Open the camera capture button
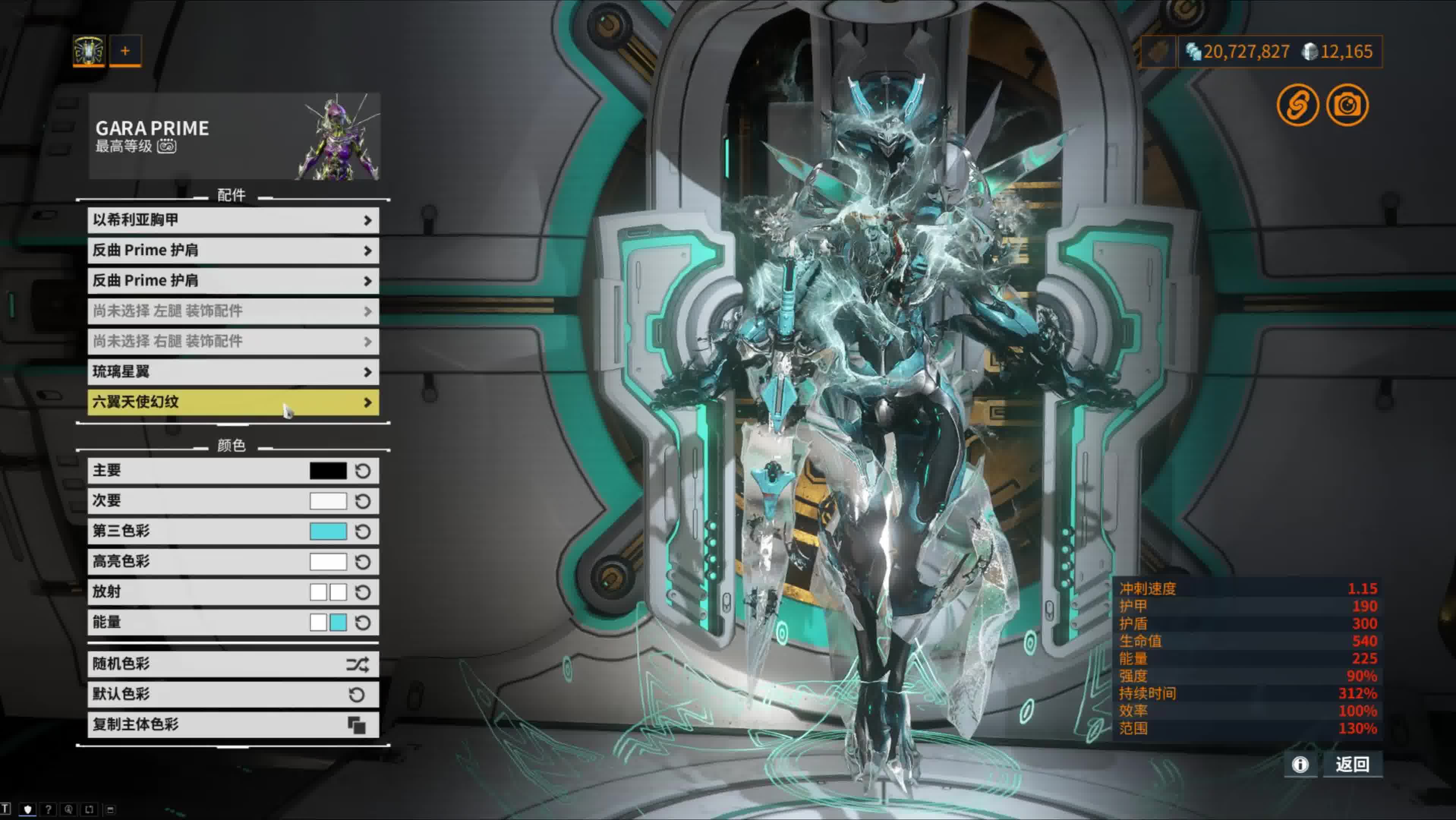The height and width of the screenshot is (820, 1456). (x=1347, y=105)
